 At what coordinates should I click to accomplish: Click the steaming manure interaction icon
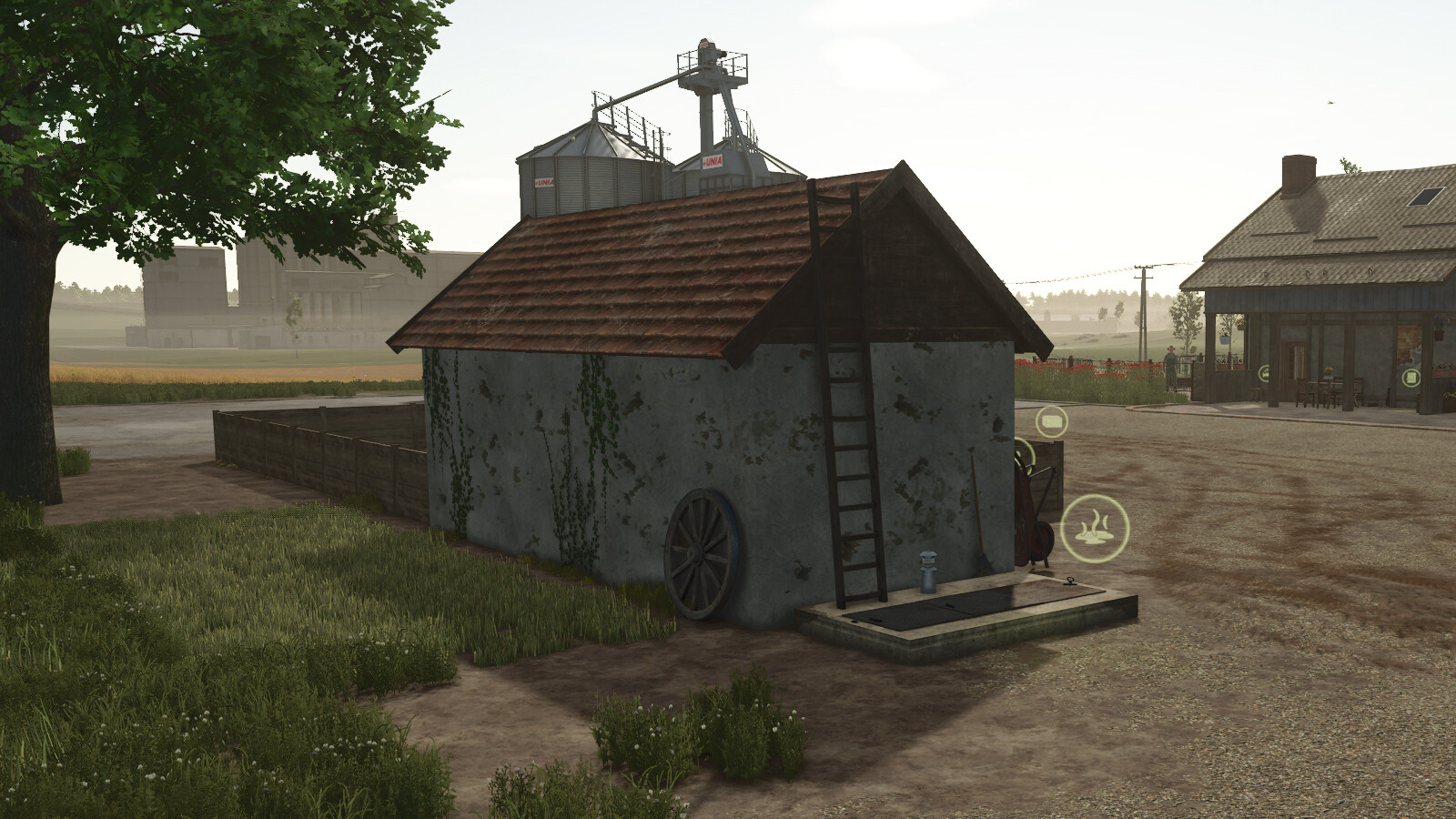point(1094,528)
